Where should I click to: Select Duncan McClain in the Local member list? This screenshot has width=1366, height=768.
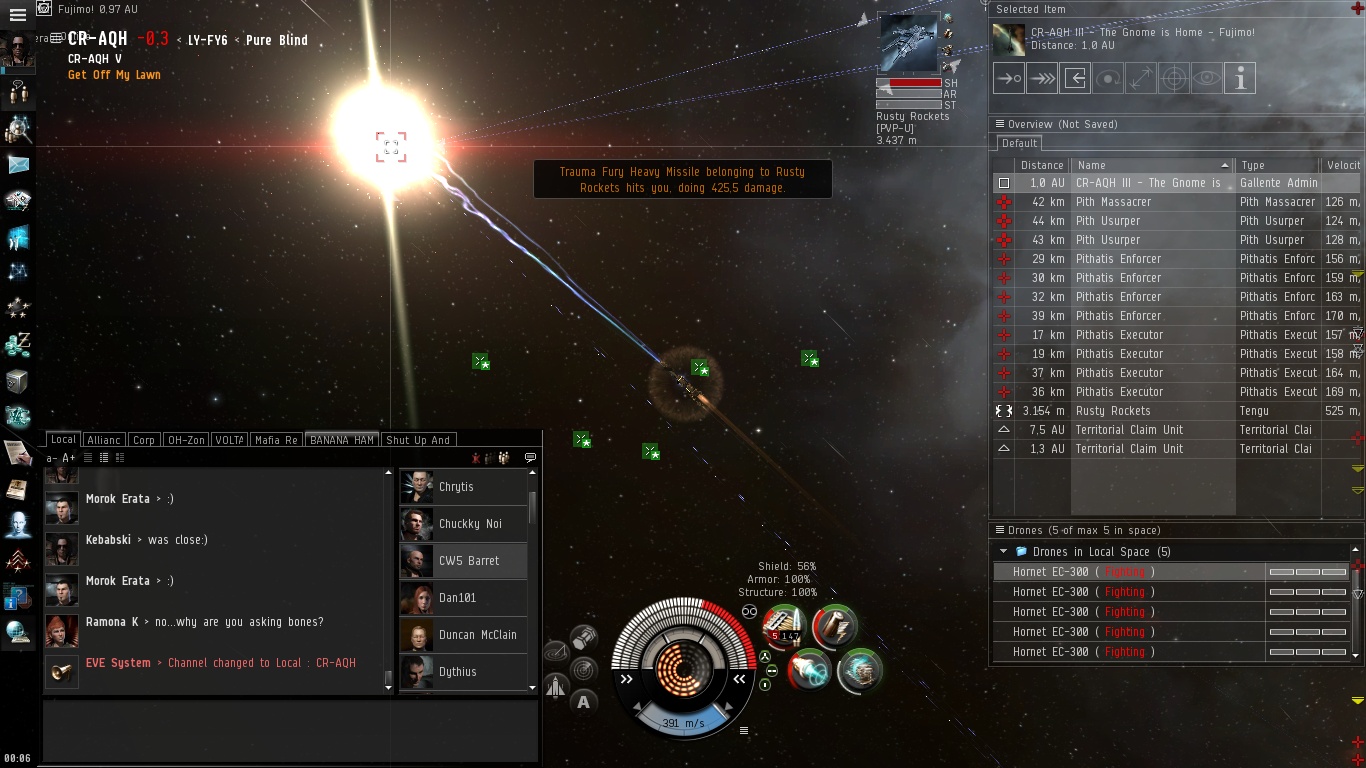tap(477, 635)
